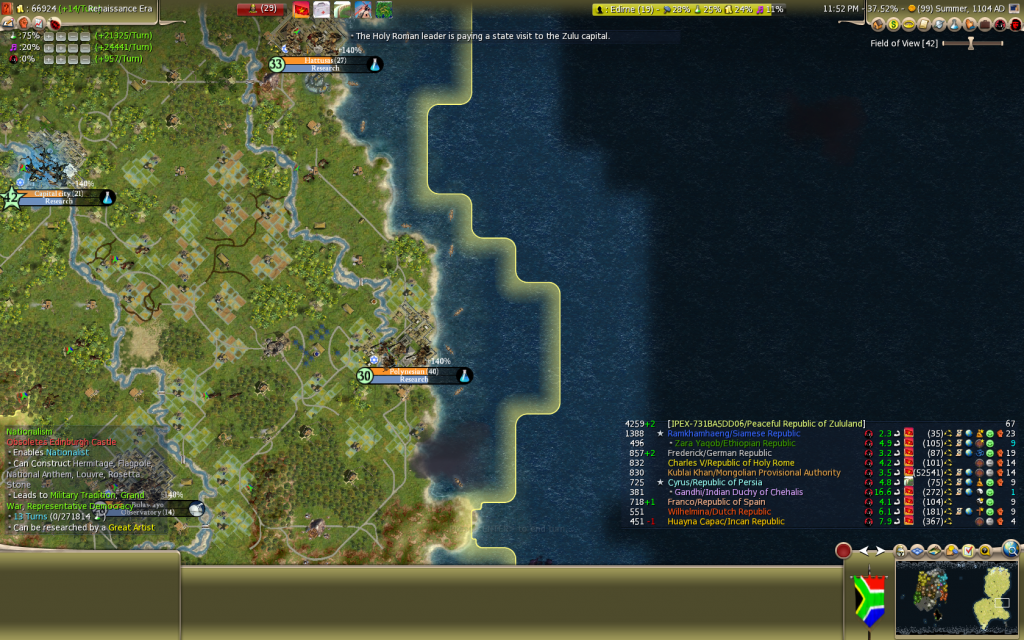Cycle to next unit with right arrow
Image resolution: width=1024 pixels, height=640 pixels.
pos(879,550)
